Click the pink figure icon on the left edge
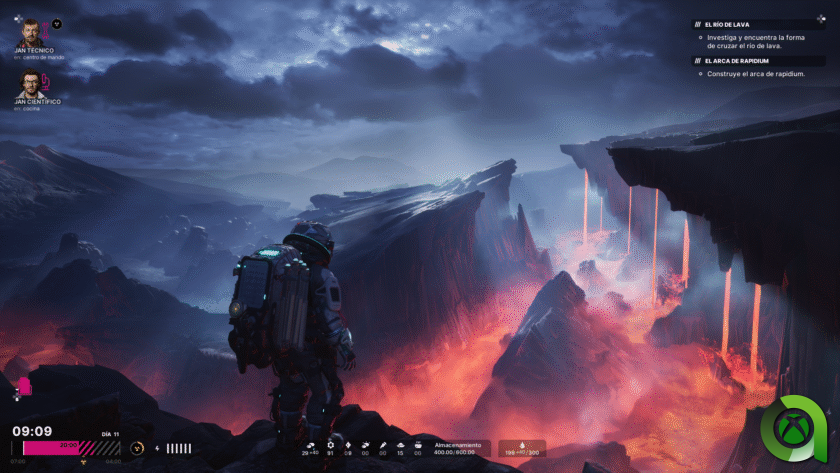The width and height of the screenshot is (840, 473). (x=23, y=386)
